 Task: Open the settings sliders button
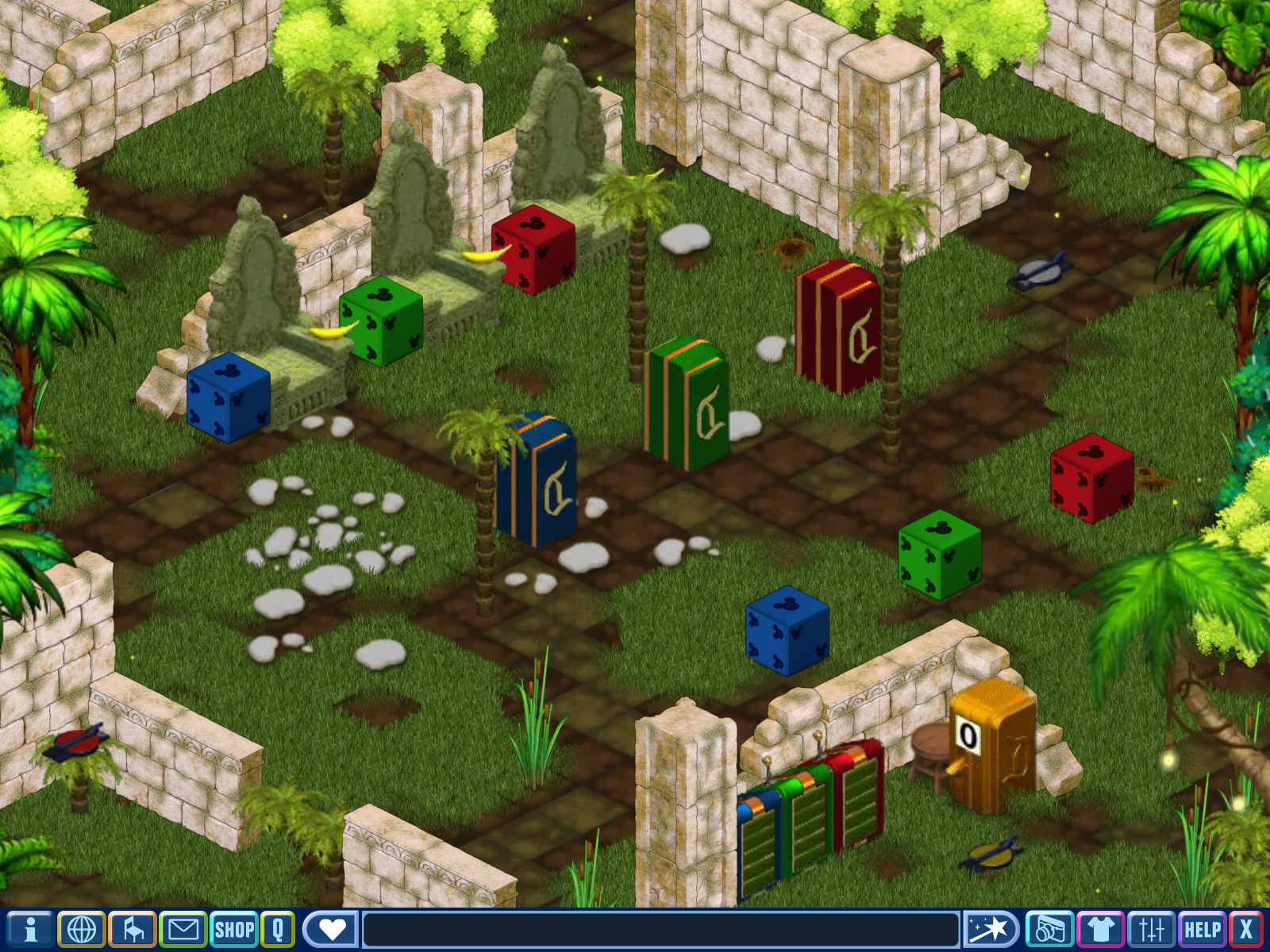pos(1151,929)
